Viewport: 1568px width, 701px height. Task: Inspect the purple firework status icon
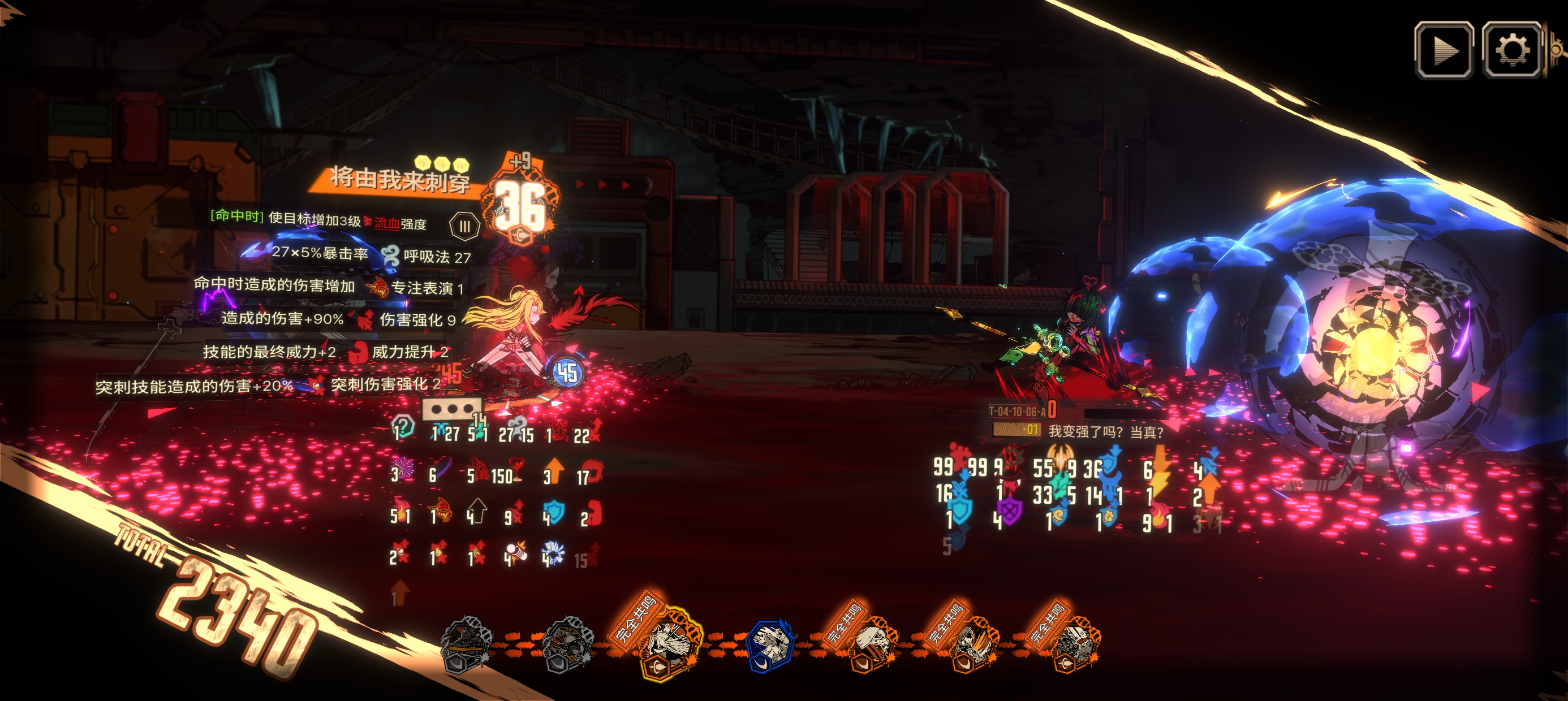[x=403, y=469]
